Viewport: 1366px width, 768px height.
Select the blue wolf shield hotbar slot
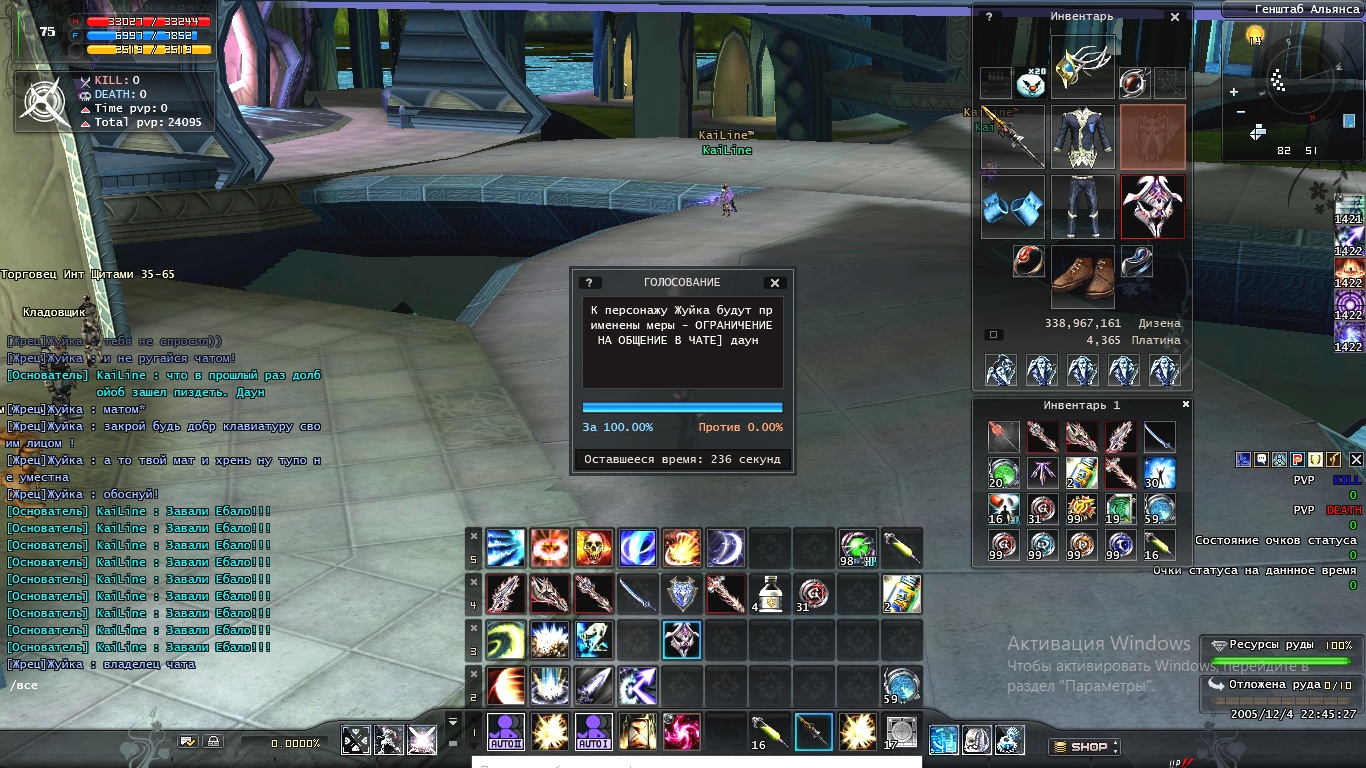(x=682, y=593)
